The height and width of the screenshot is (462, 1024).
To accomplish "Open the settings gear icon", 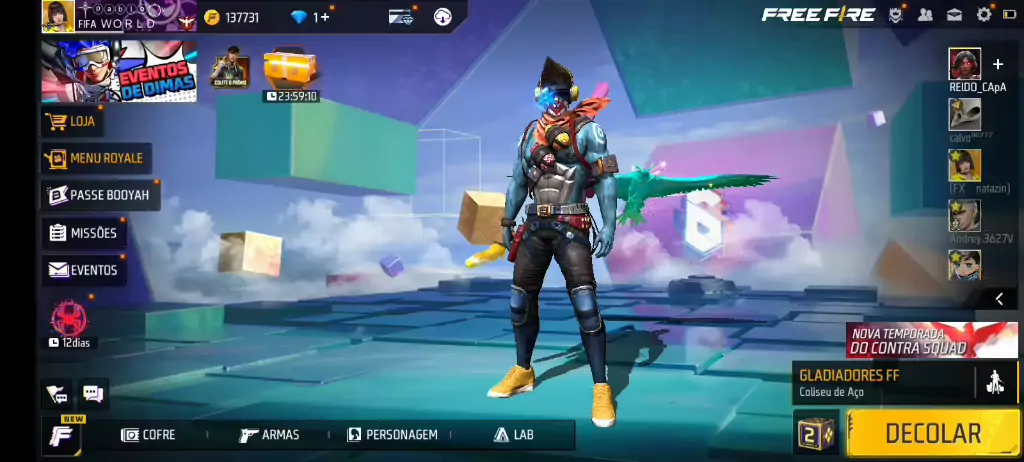I will tap(984, 14).
